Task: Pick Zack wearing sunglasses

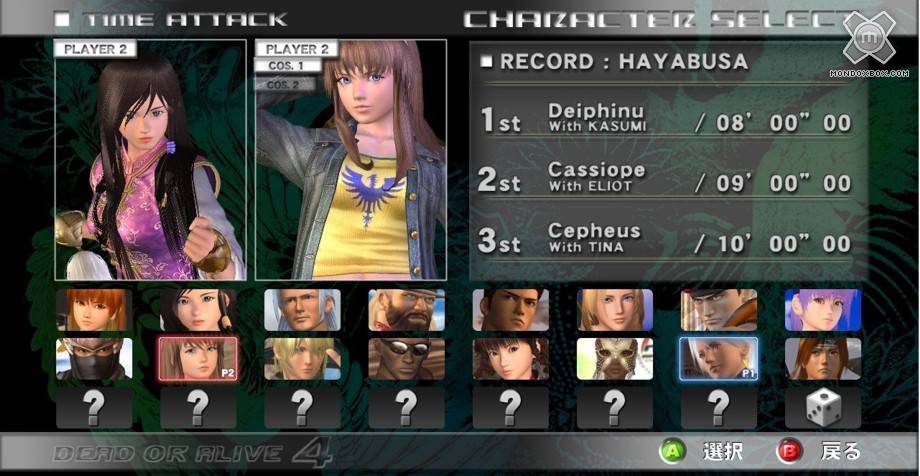Action: click(x=406, y=358)
